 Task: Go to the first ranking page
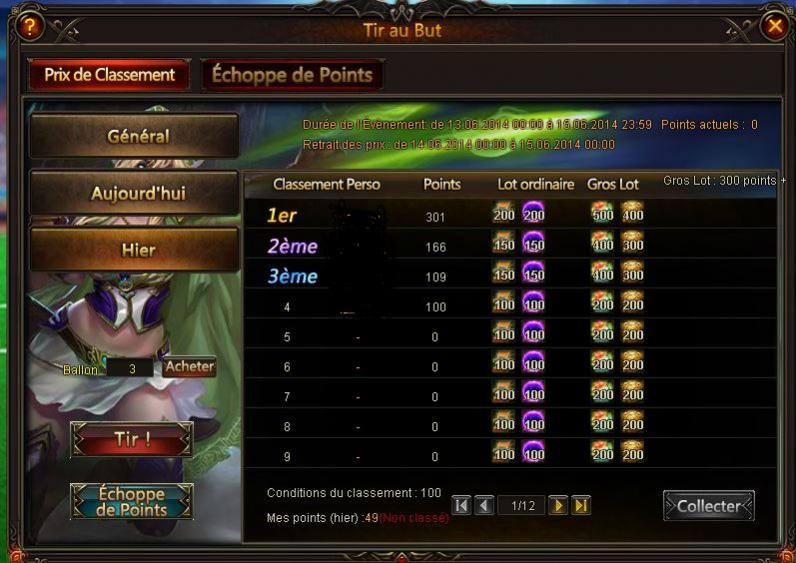[x=461, y=506]
